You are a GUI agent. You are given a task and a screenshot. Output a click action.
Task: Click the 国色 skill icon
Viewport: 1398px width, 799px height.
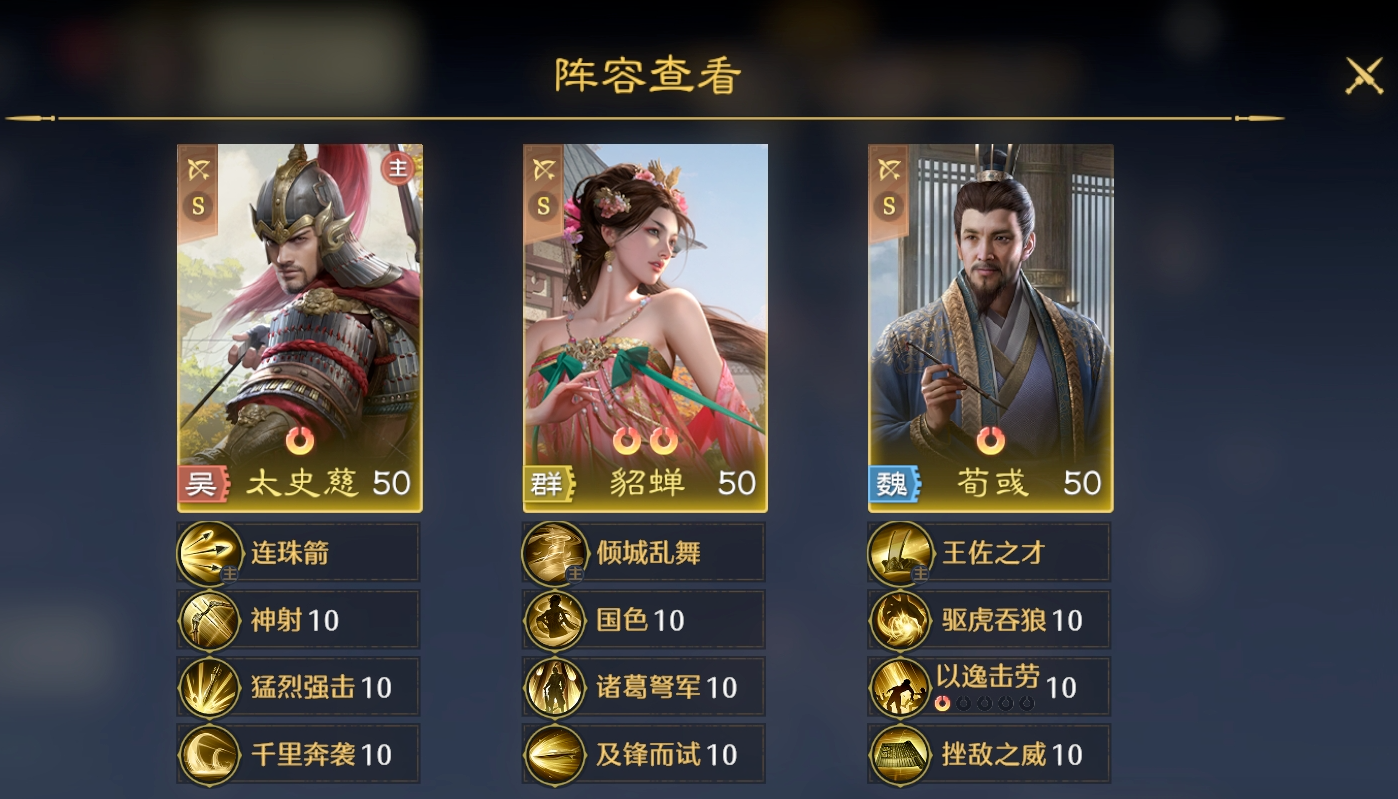pos(554,619)
